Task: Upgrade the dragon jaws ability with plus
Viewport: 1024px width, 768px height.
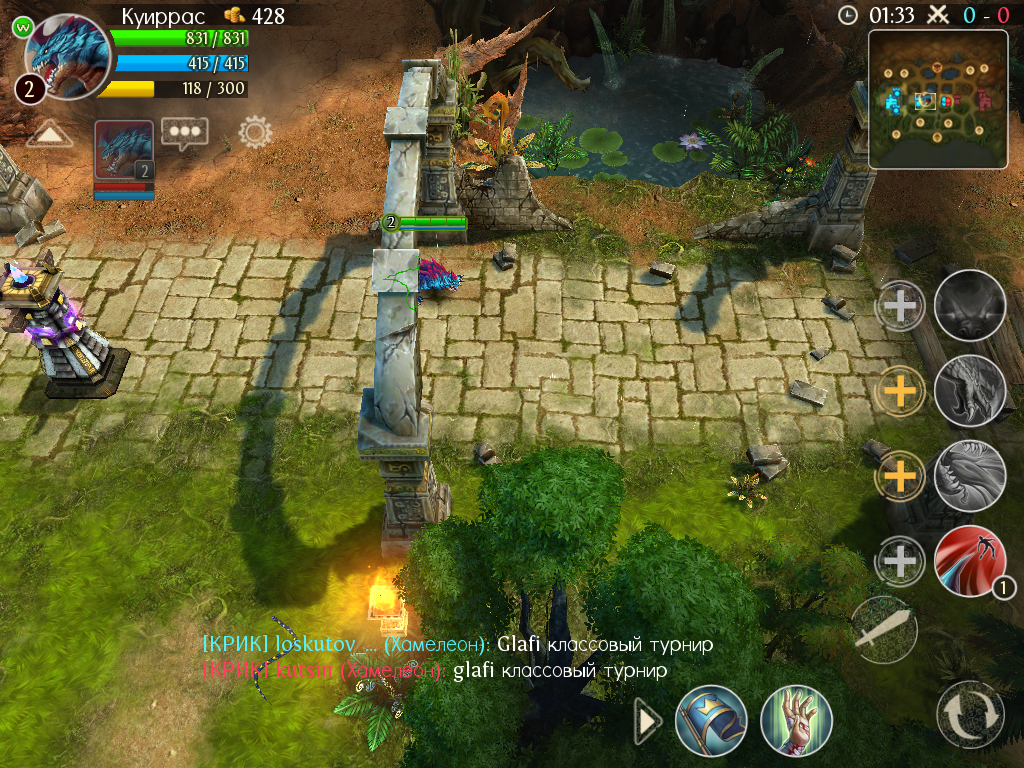Action: tap(900, 476)
